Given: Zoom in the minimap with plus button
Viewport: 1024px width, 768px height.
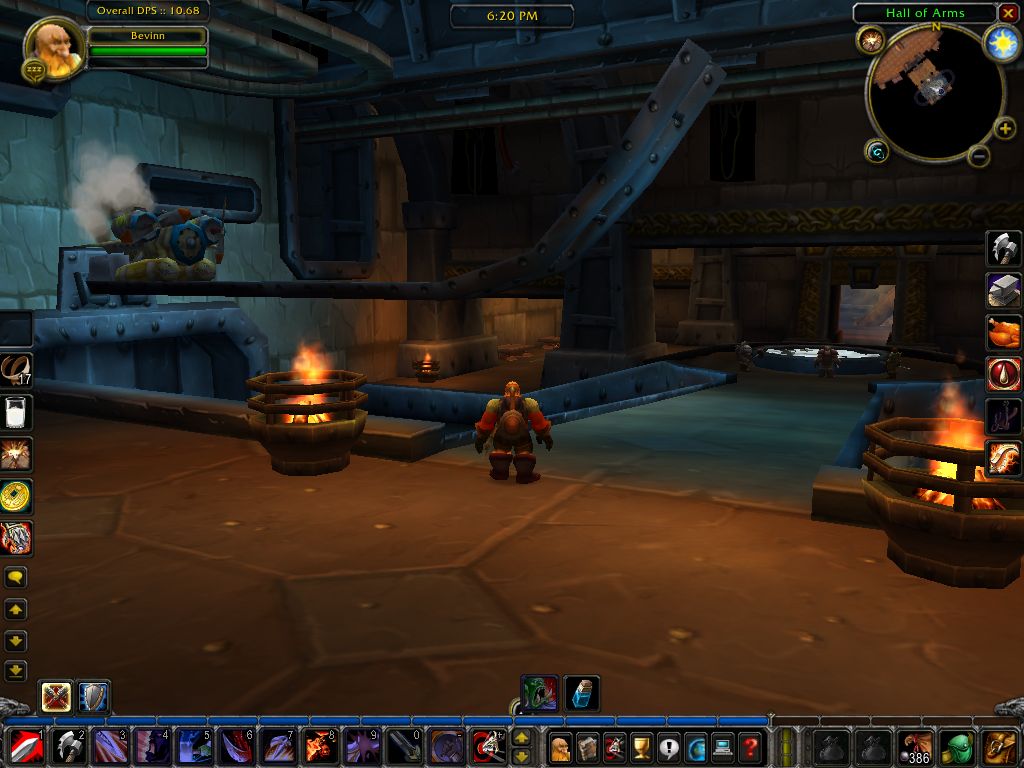Looking at the screenshot, I should pyautogui.click(x=1005, y=128).
